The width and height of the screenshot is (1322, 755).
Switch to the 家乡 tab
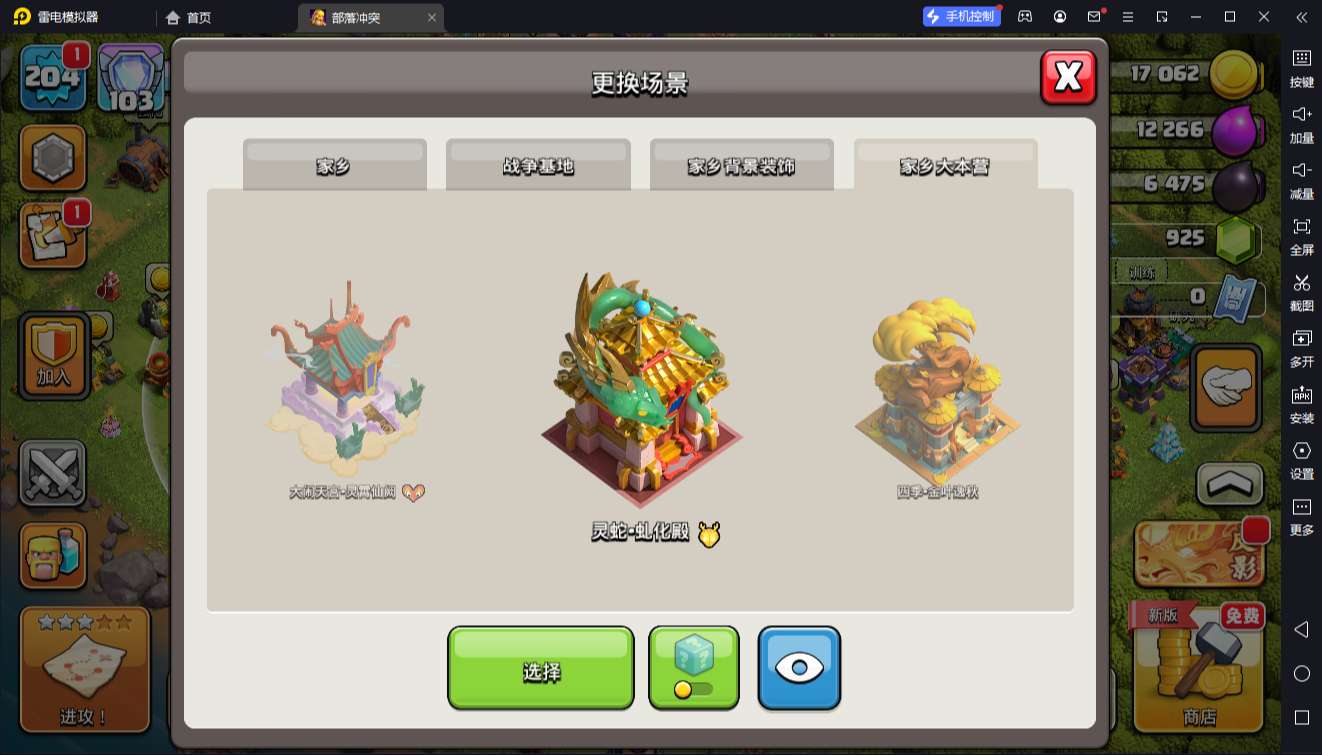click(334, 165)
